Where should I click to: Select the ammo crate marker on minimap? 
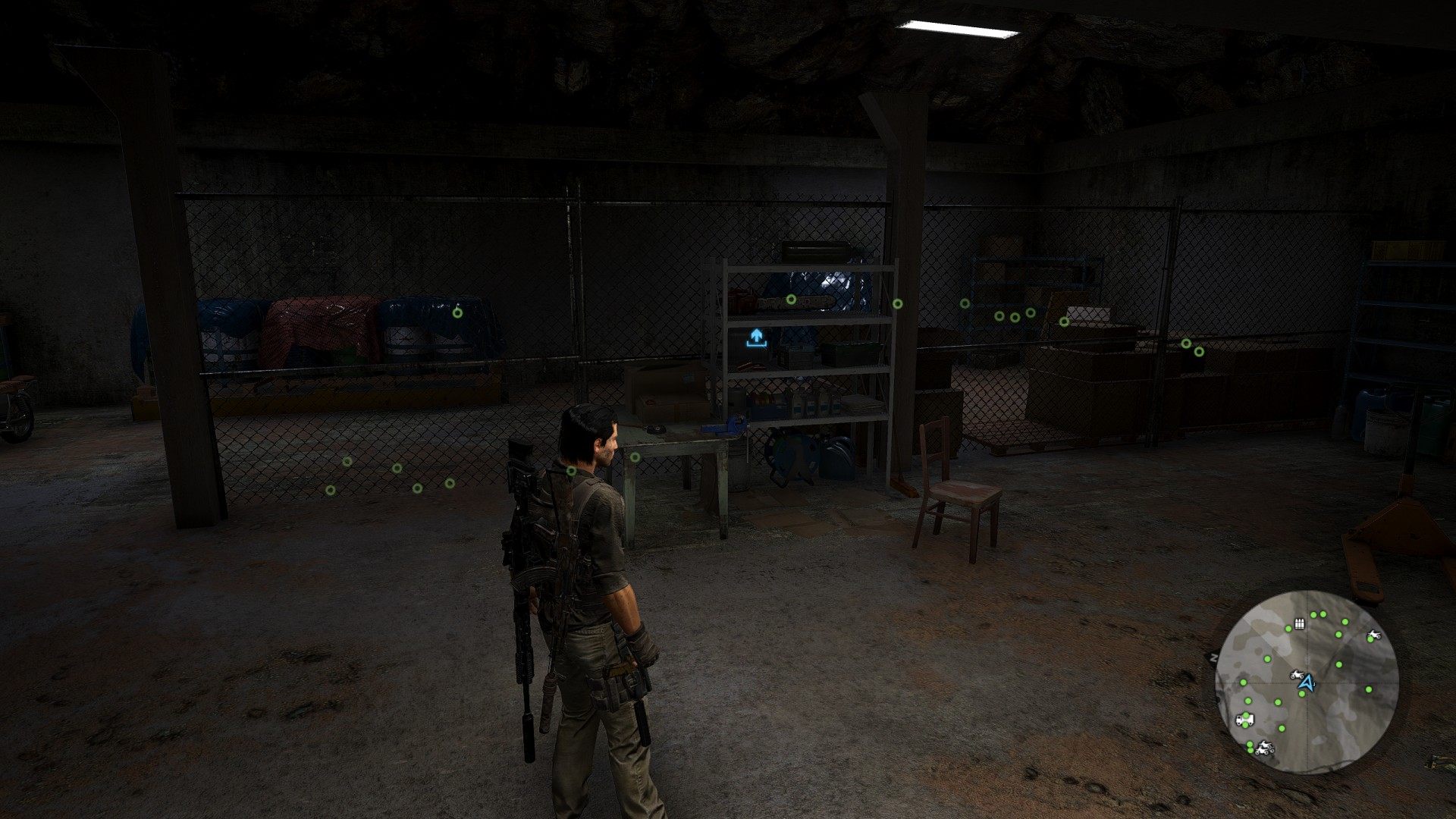pyautogui.click(x=1299, y=624)
